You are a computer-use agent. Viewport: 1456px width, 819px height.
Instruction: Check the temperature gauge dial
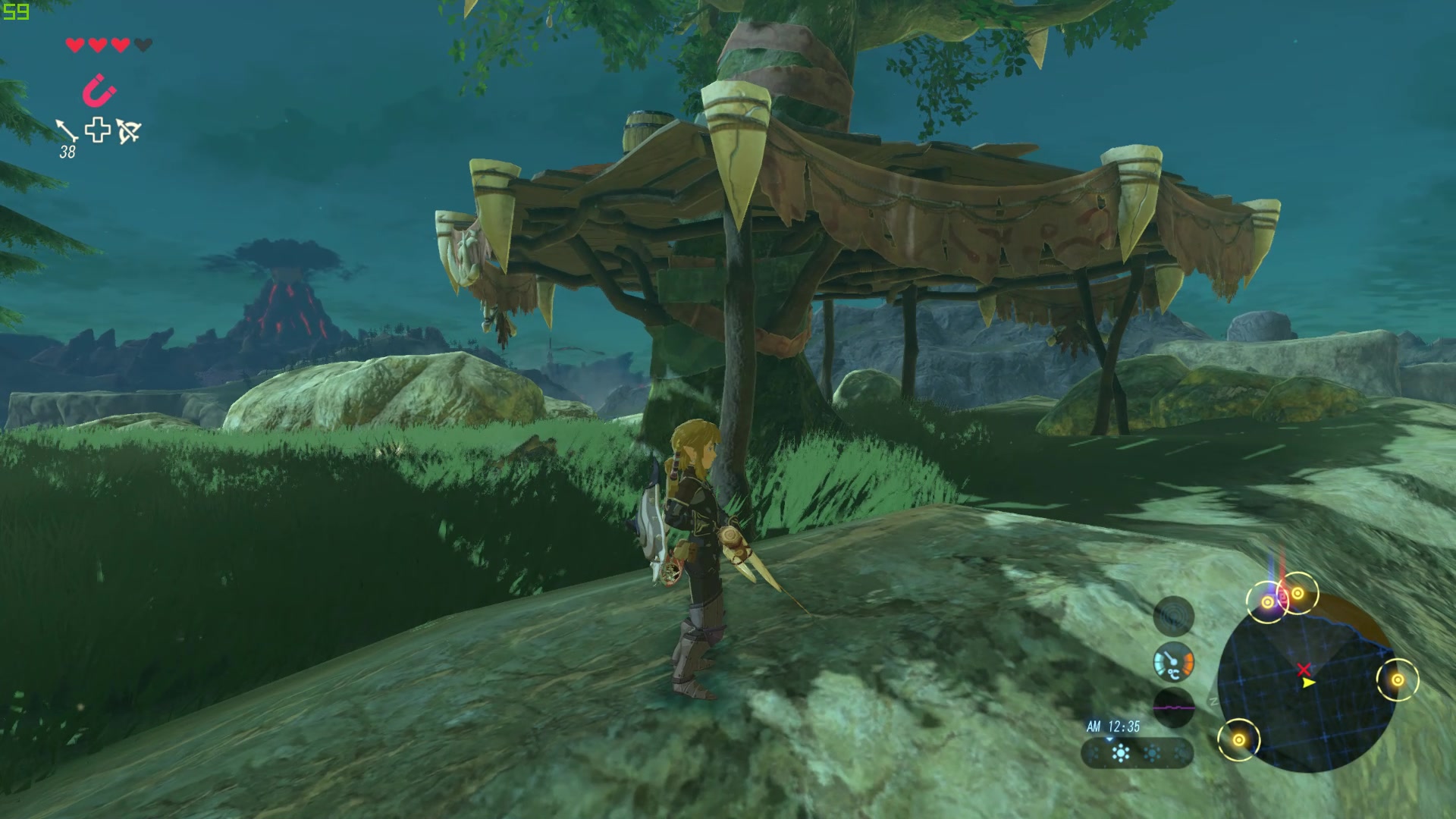pos(1173,662)
